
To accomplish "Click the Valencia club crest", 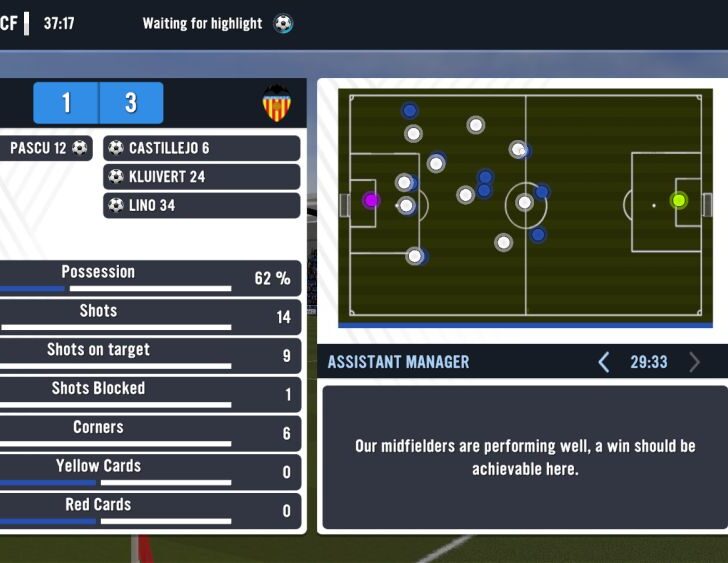I will 277,104.
